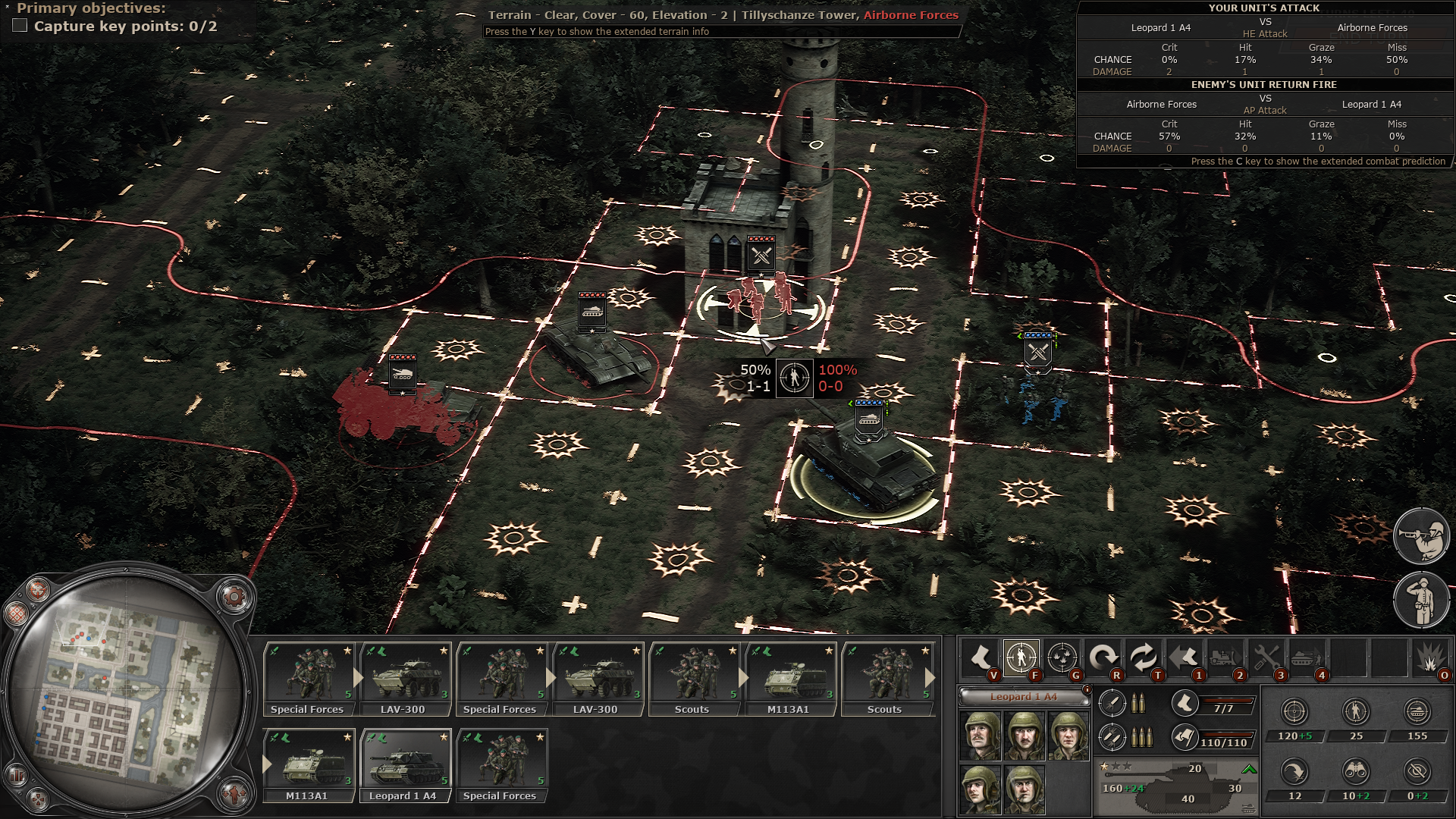1456x819 pixels.
Task: Click the two circular arrows swap command
Action: click(1144, 657)
